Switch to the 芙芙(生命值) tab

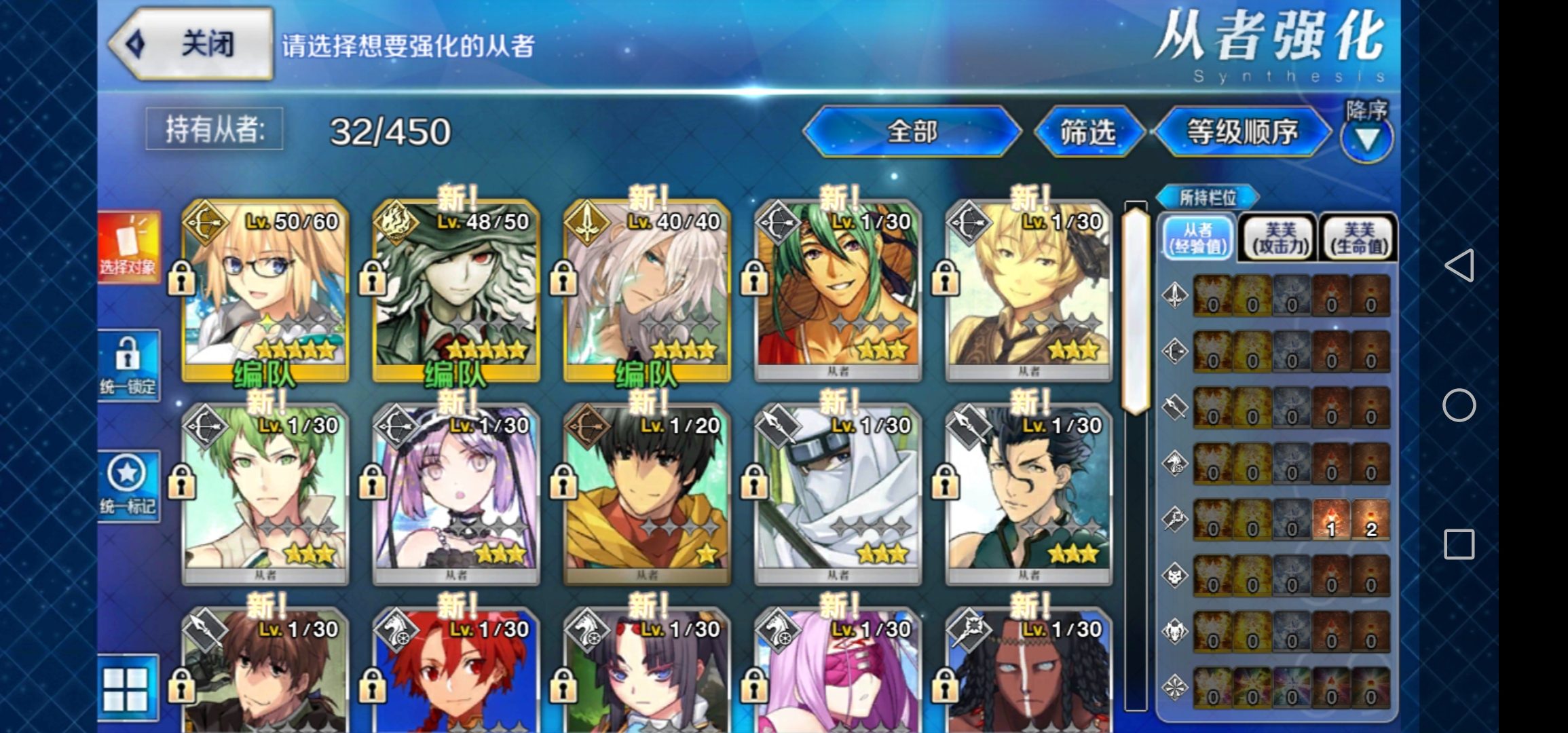(1359, 238)
